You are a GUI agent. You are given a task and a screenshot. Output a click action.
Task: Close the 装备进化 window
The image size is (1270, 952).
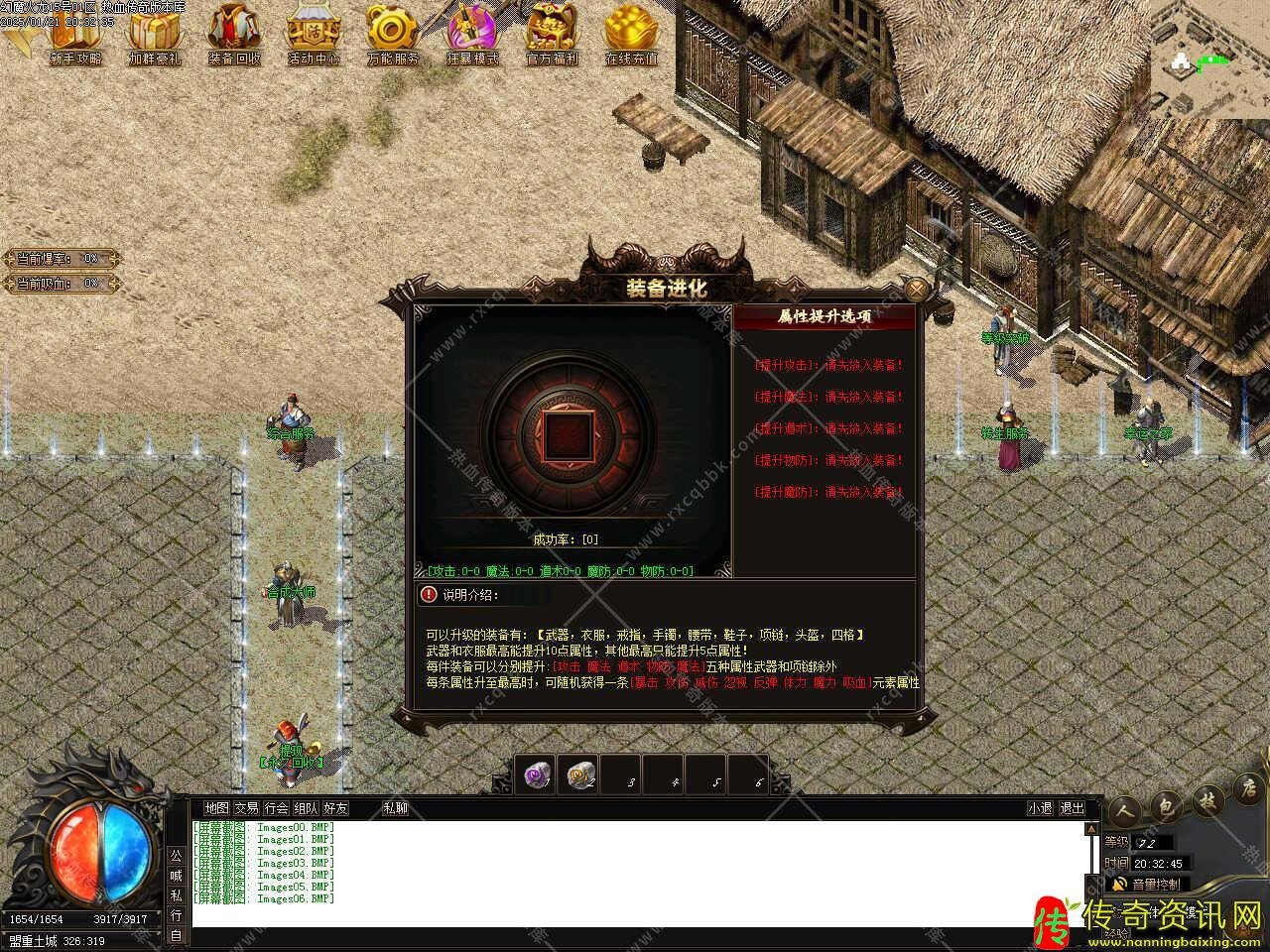pyautogui.click(x=918, y=290)
